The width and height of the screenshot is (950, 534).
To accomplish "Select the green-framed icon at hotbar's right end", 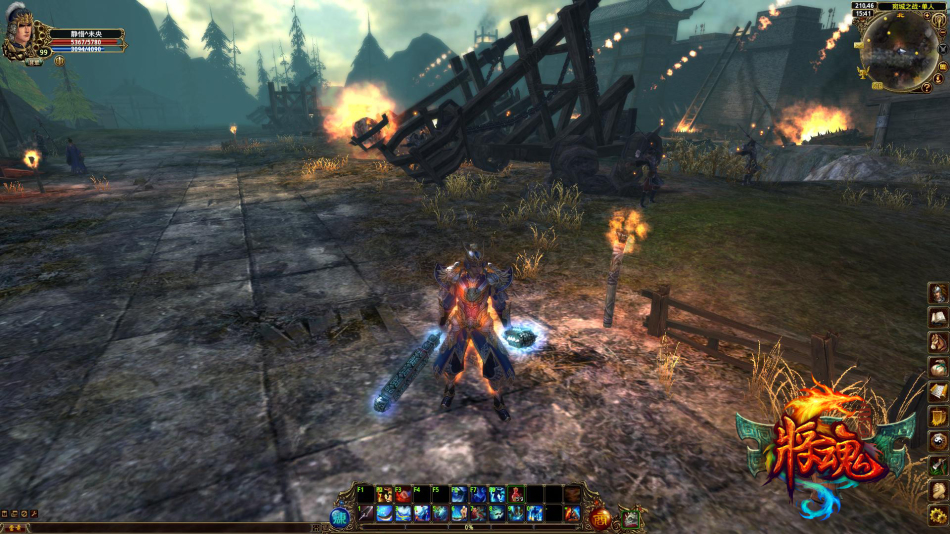I will [x=631, y=517].
